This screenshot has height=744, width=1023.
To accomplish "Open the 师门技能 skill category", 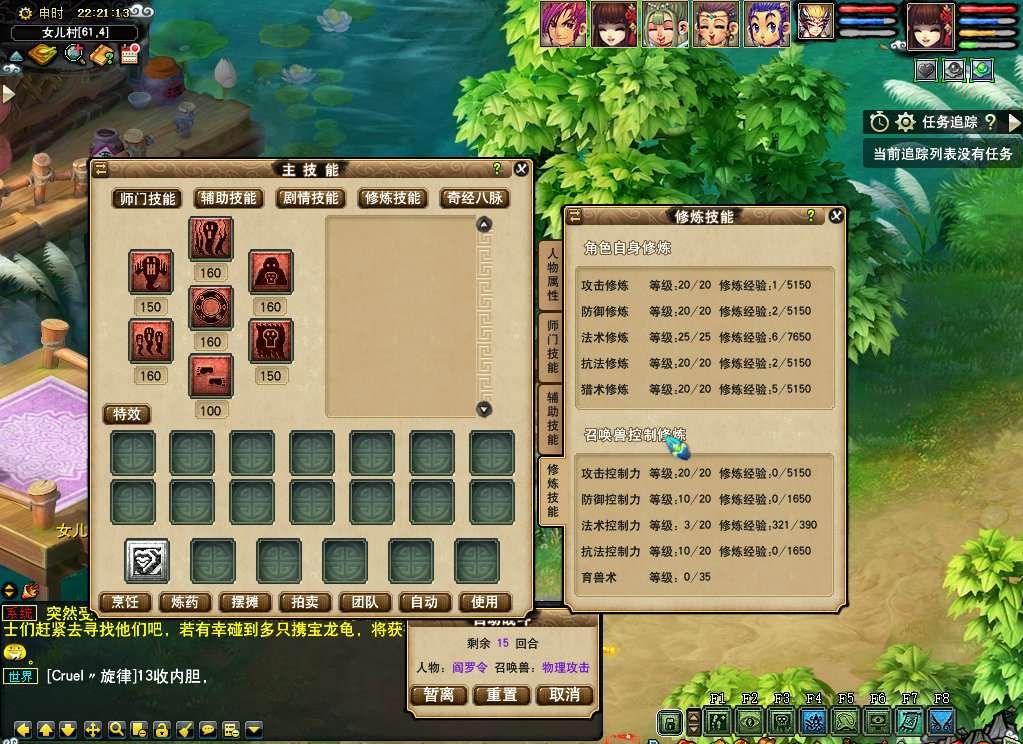I will coord(148,198).
